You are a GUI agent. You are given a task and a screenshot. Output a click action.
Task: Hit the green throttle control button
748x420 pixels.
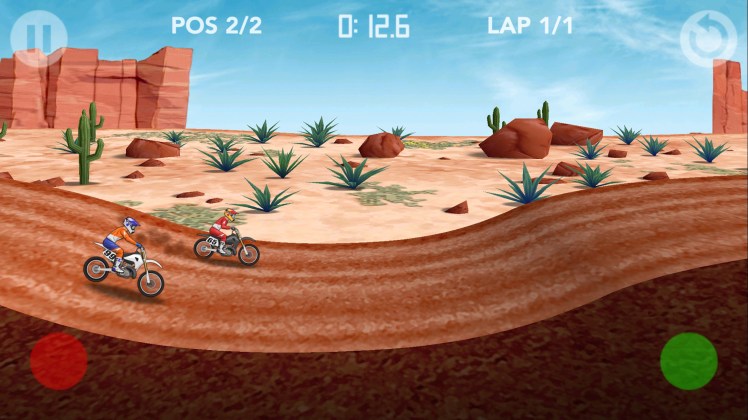click(689, 360)
